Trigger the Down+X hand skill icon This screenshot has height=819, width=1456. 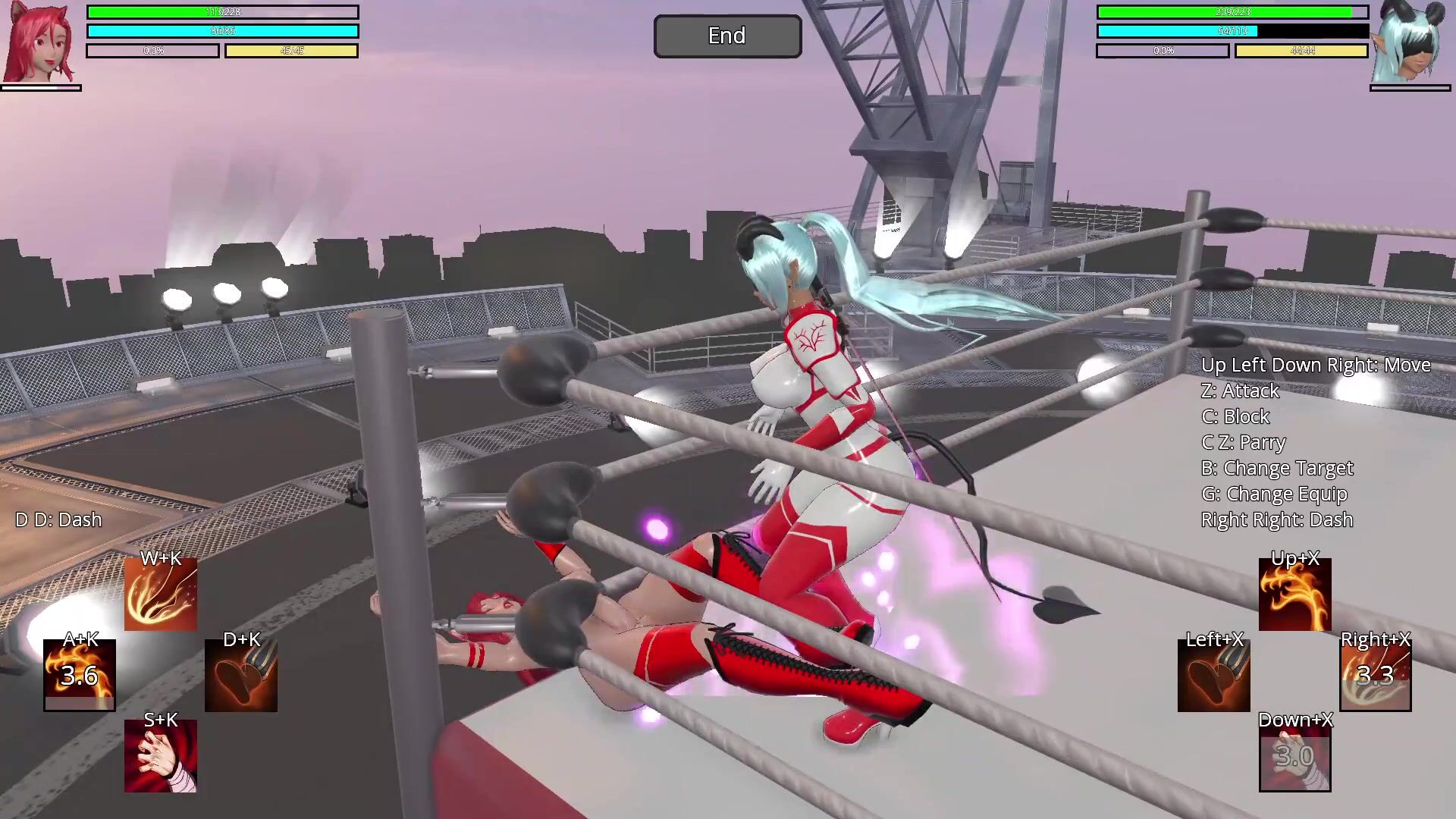[x=1294, y=756]
